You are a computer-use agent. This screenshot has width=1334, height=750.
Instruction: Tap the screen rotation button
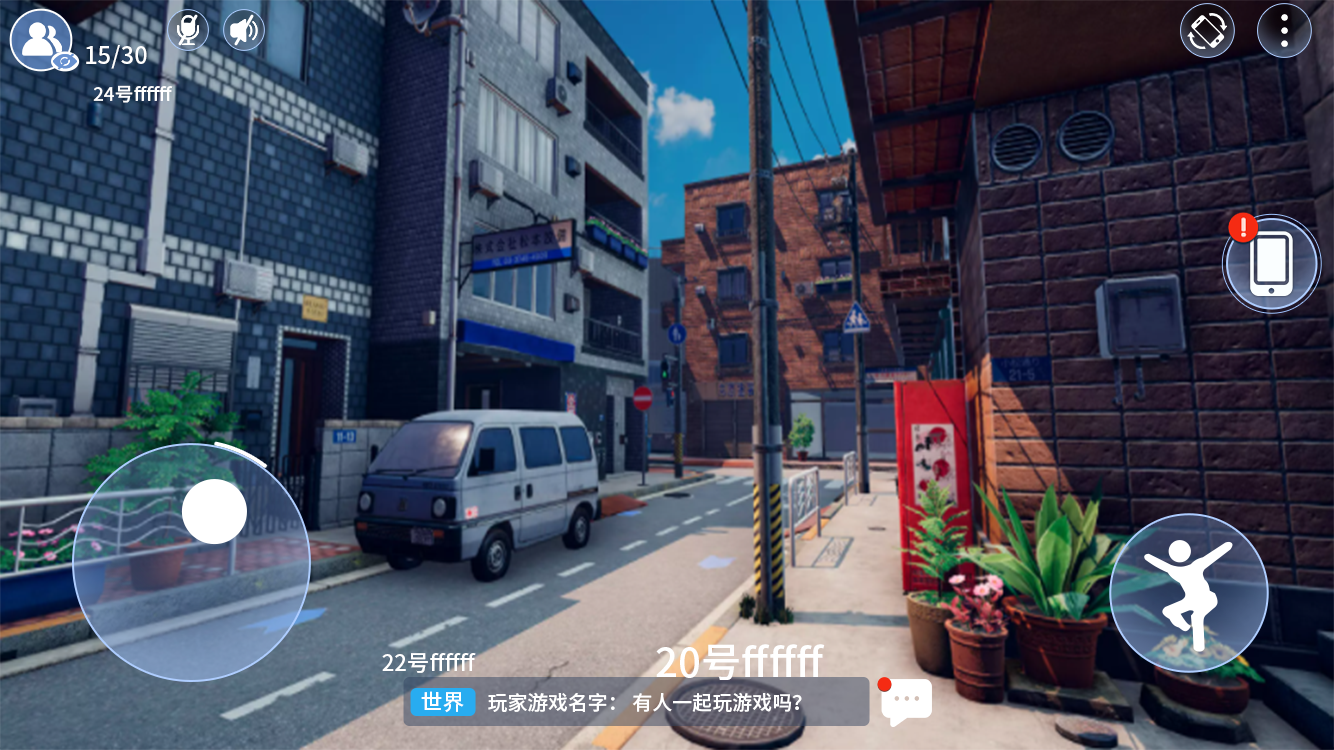tap(1207, 31)
